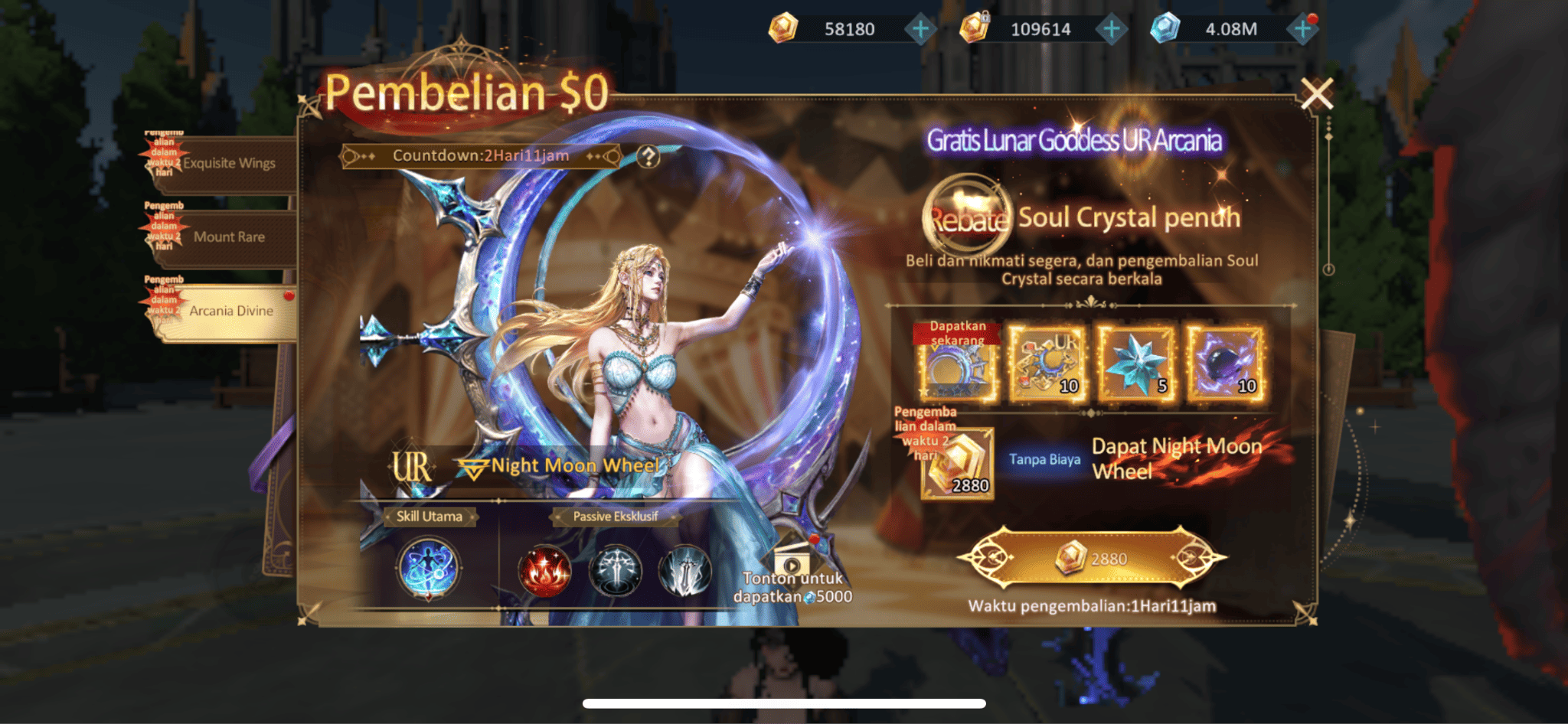
Task: Close the Pembelian $0 popup
Action: [x=1317, y=94]
